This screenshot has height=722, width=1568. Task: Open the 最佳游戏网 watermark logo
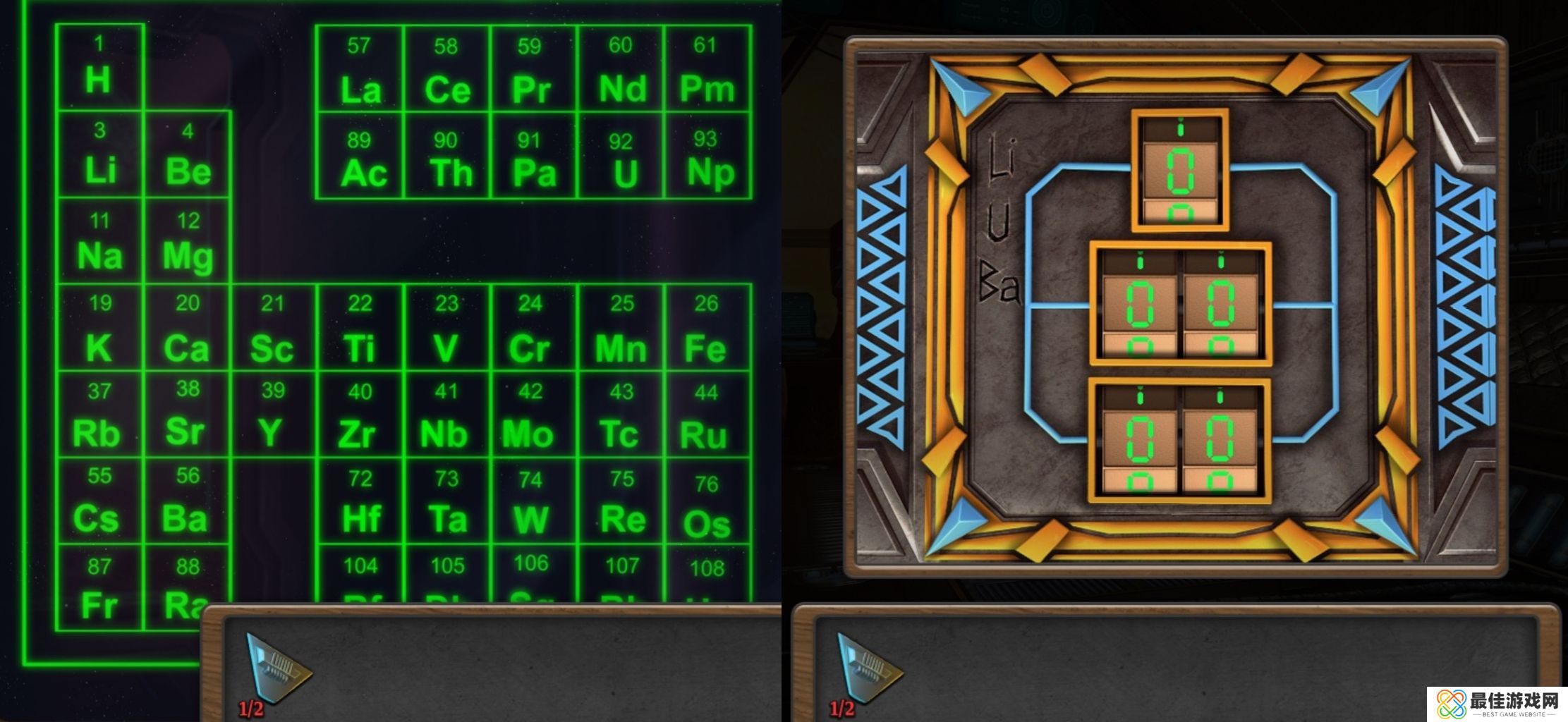1497,704
